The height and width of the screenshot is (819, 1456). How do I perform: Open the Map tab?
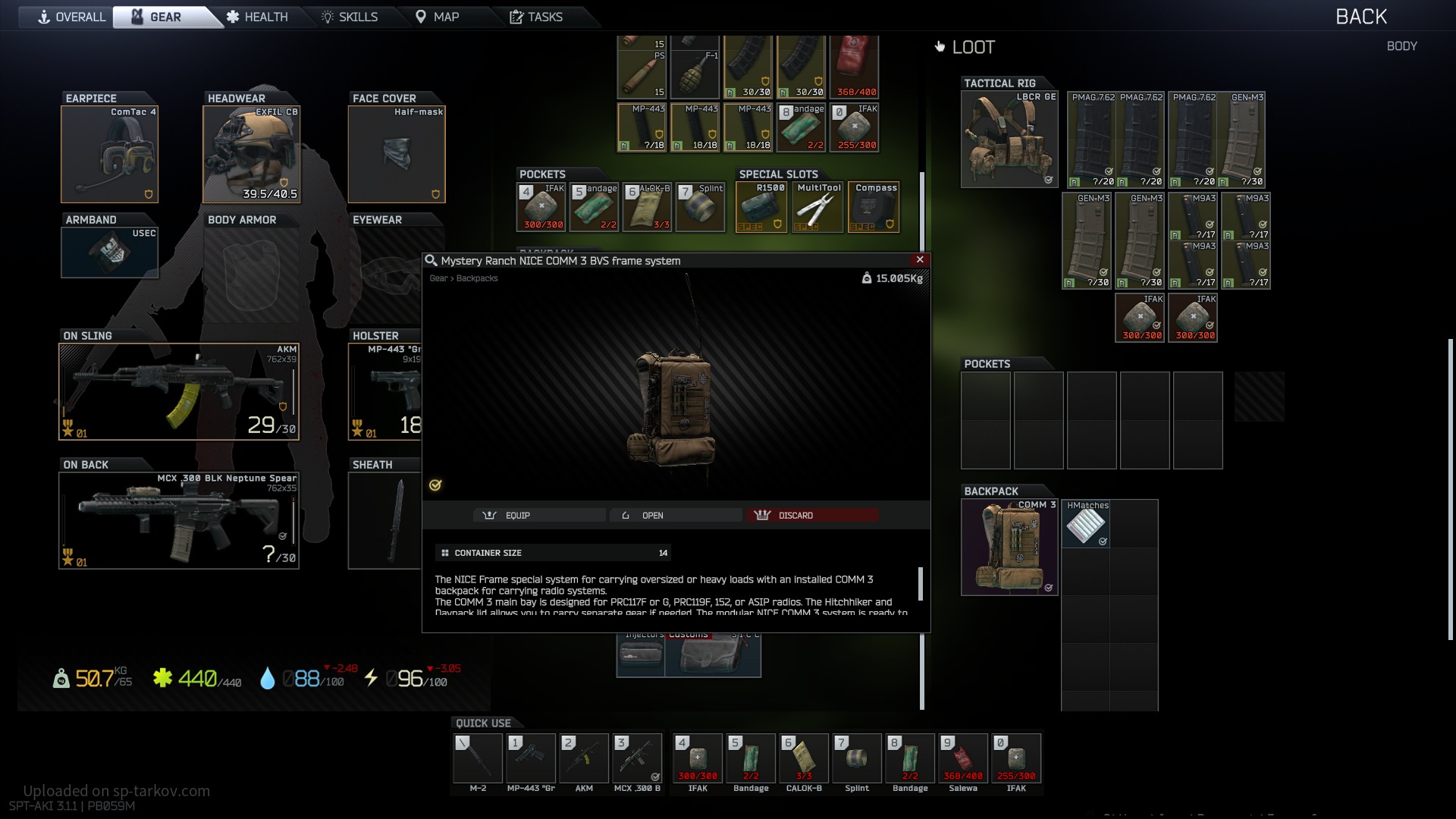pos(438,17)
